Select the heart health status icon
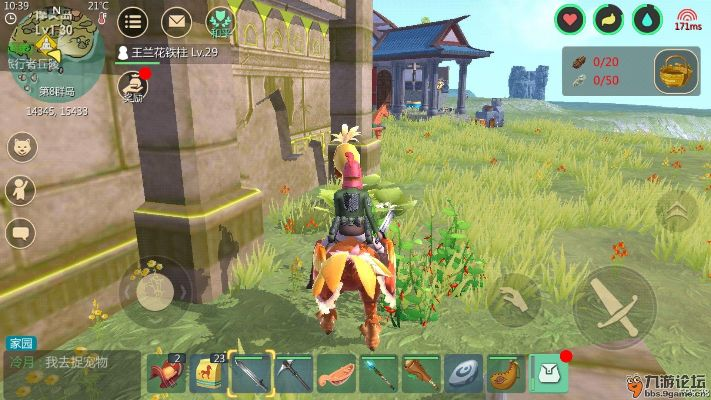The width and height of the screenshot is (711, 400). [570, 18]
